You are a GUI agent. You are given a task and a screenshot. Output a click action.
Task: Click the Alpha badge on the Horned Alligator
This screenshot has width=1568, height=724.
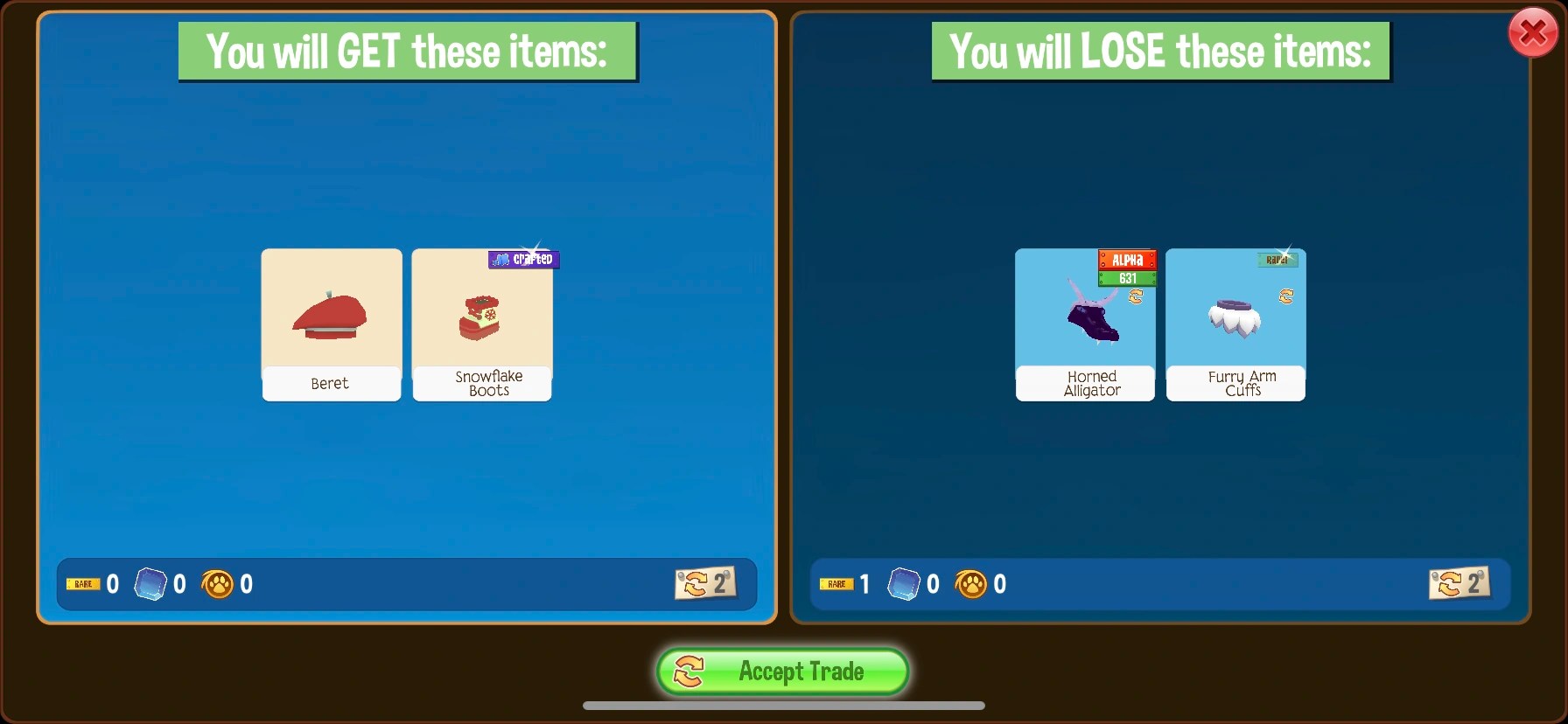point(1128,260)
